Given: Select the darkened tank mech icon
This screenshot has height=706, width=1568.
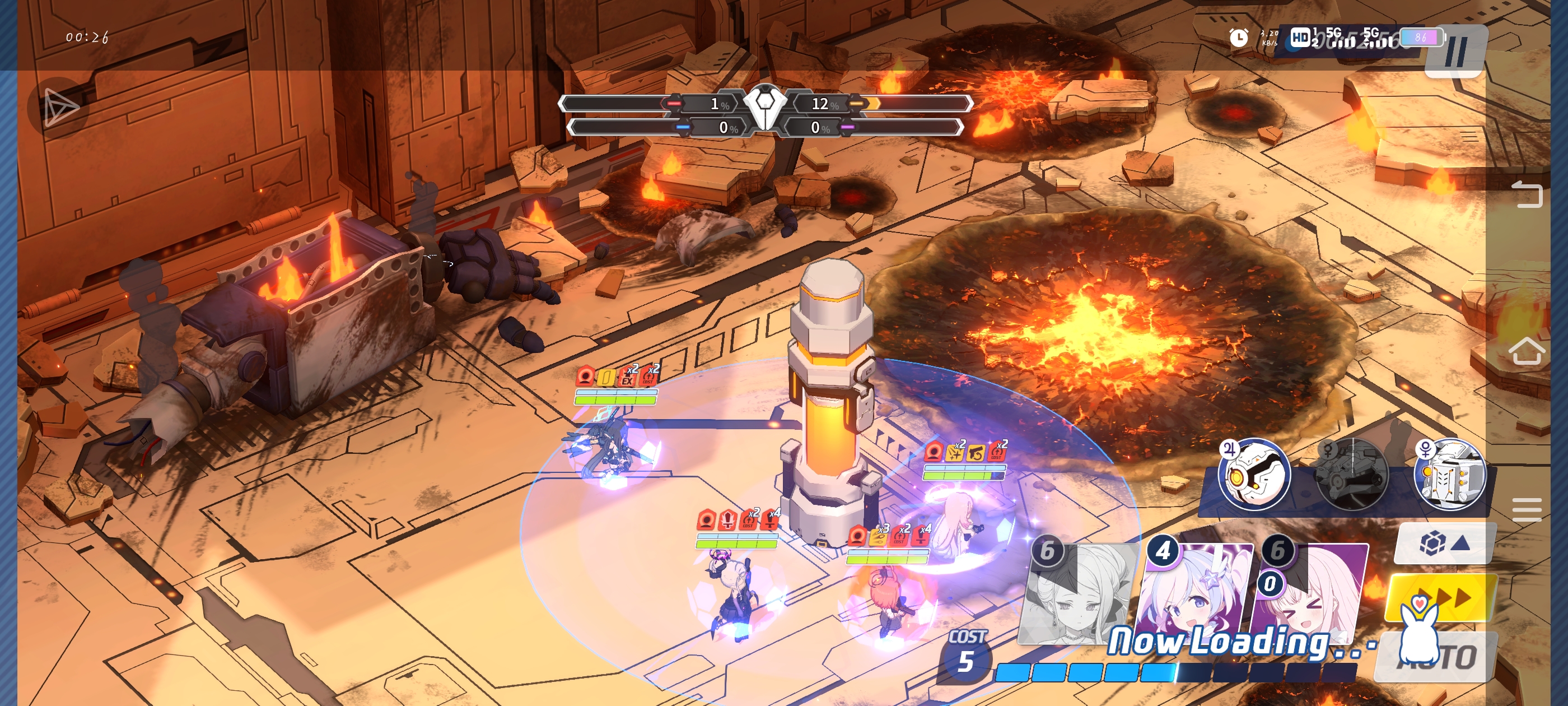Looking at the screenshot, I should [x=1352, y=475].
